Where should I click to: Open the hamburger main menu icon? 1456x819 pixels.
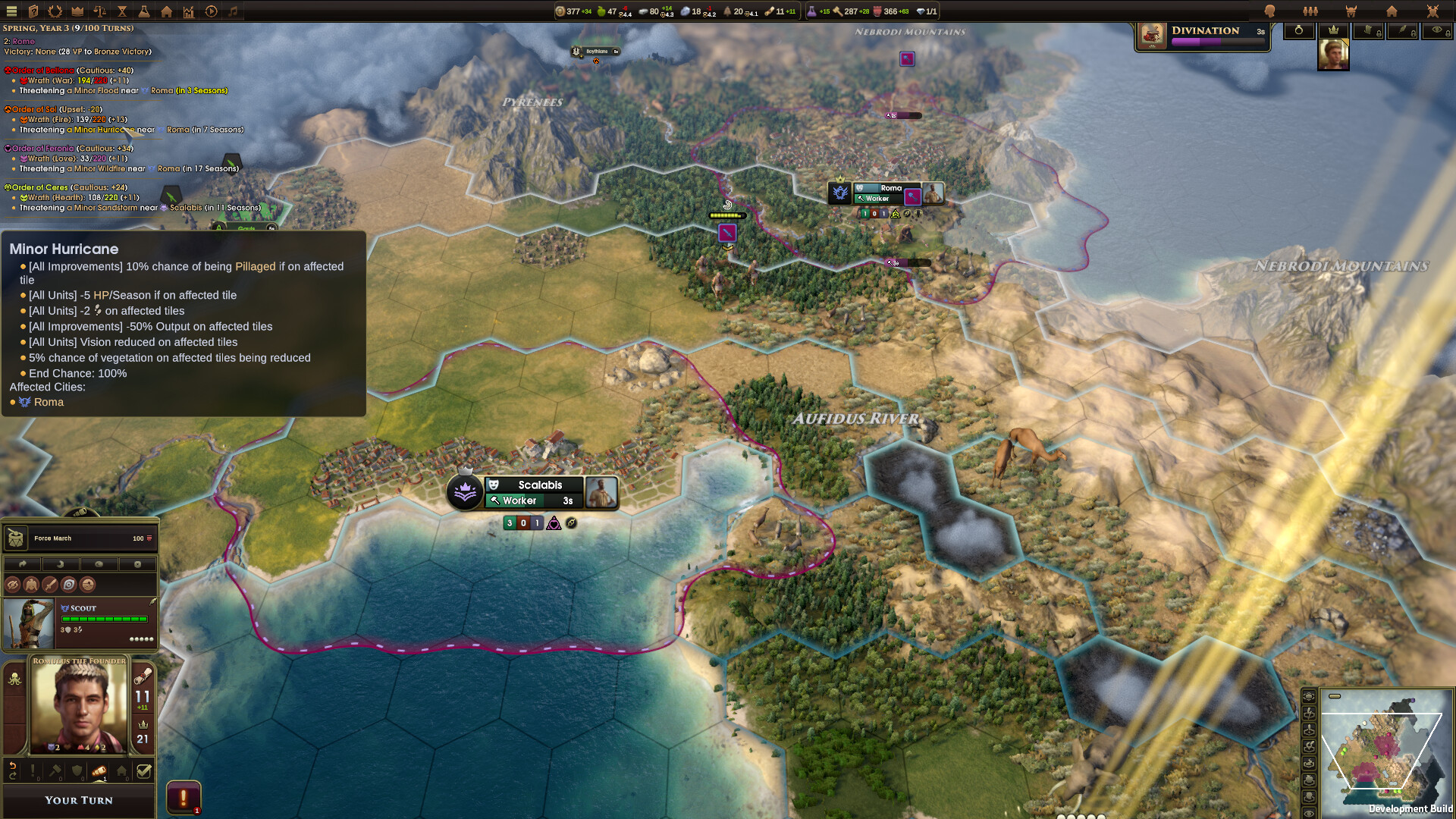coord(13,11)
